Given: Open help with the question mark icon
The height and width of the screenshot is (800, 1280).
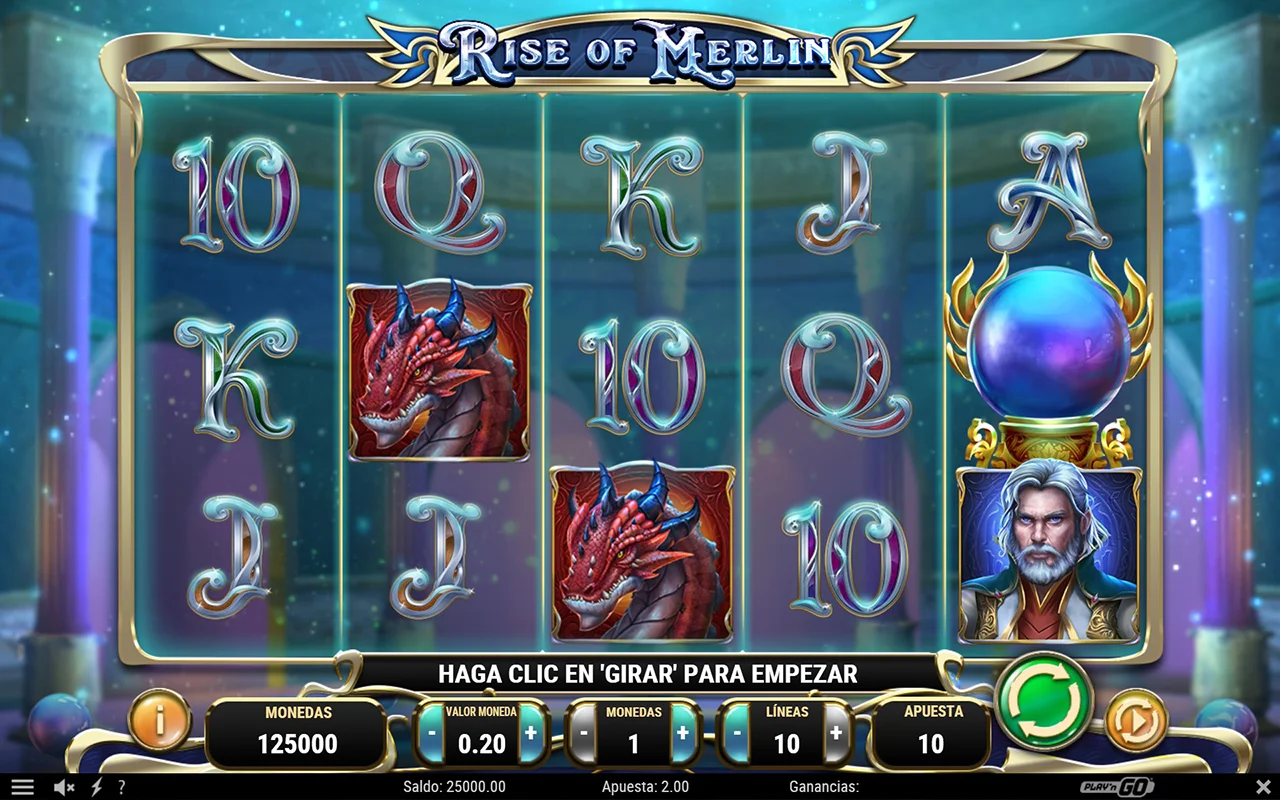Looking at the screenshot, I should [x=122, y=787].
